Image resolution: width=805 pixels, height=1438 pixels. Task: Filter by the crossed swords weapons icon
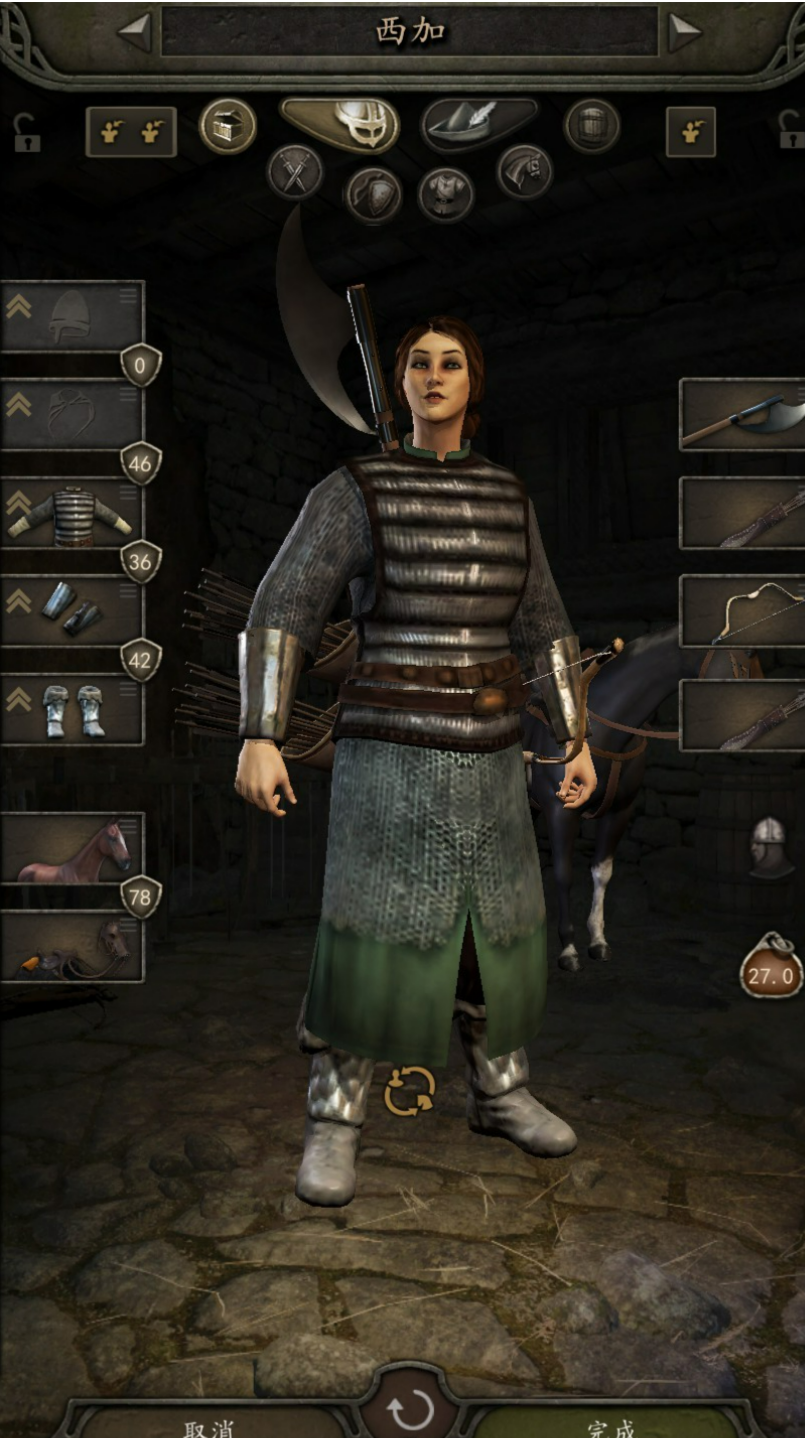(x=295, y=172)
